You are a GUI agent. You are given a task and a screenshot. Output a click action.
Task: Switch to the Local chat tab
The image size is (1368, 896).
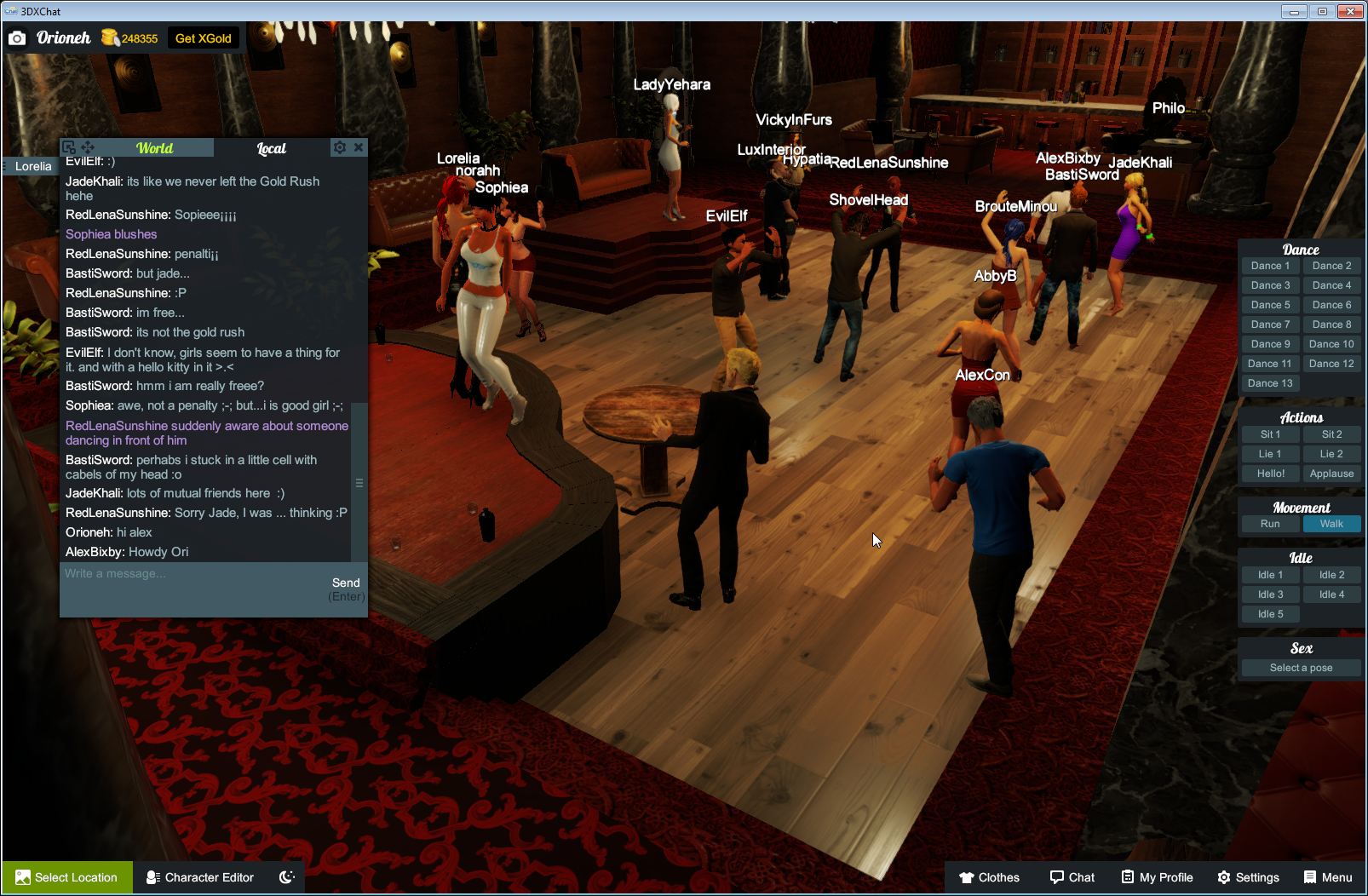(271, 147)
